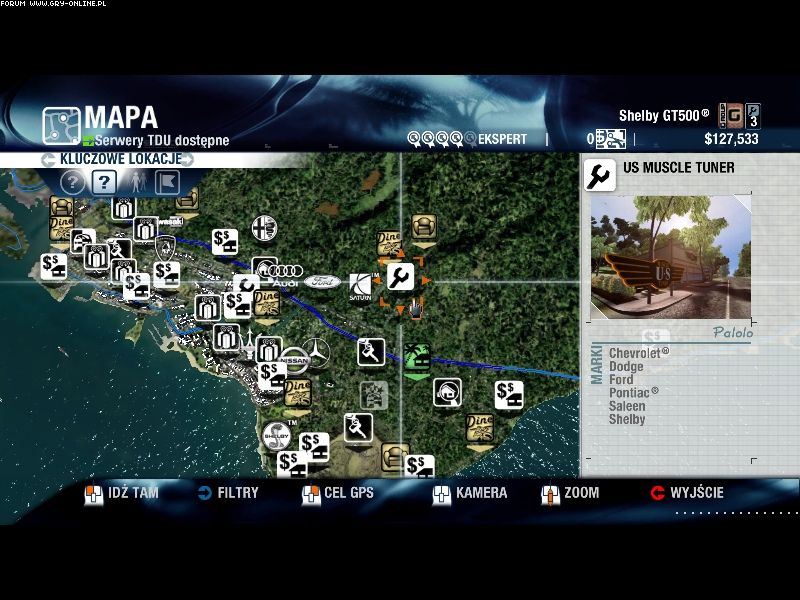View the US Muscle Tuner location thumbnail

[x=669, y=256]
